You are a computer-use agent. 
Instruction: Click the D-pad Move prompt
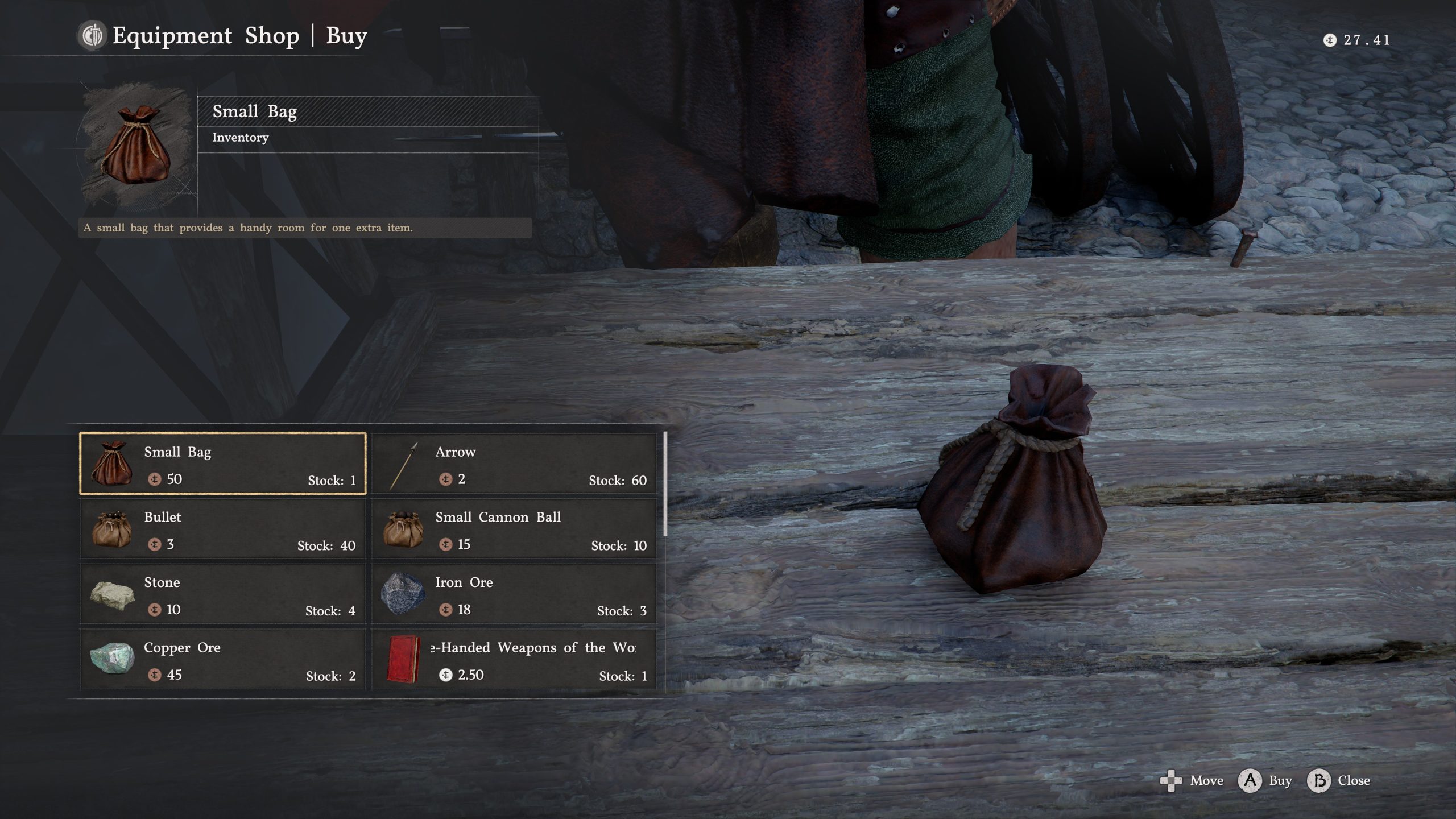pyautogui.click(x=1171, y=781)
